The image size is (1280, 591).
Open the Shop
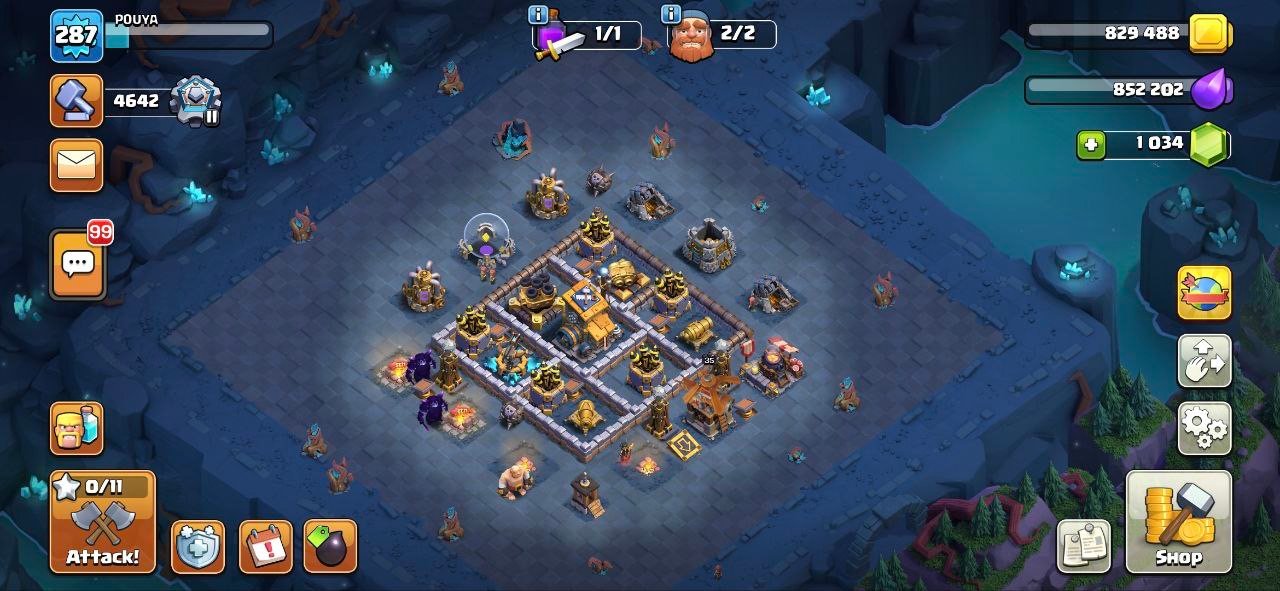pos(1178,522)
